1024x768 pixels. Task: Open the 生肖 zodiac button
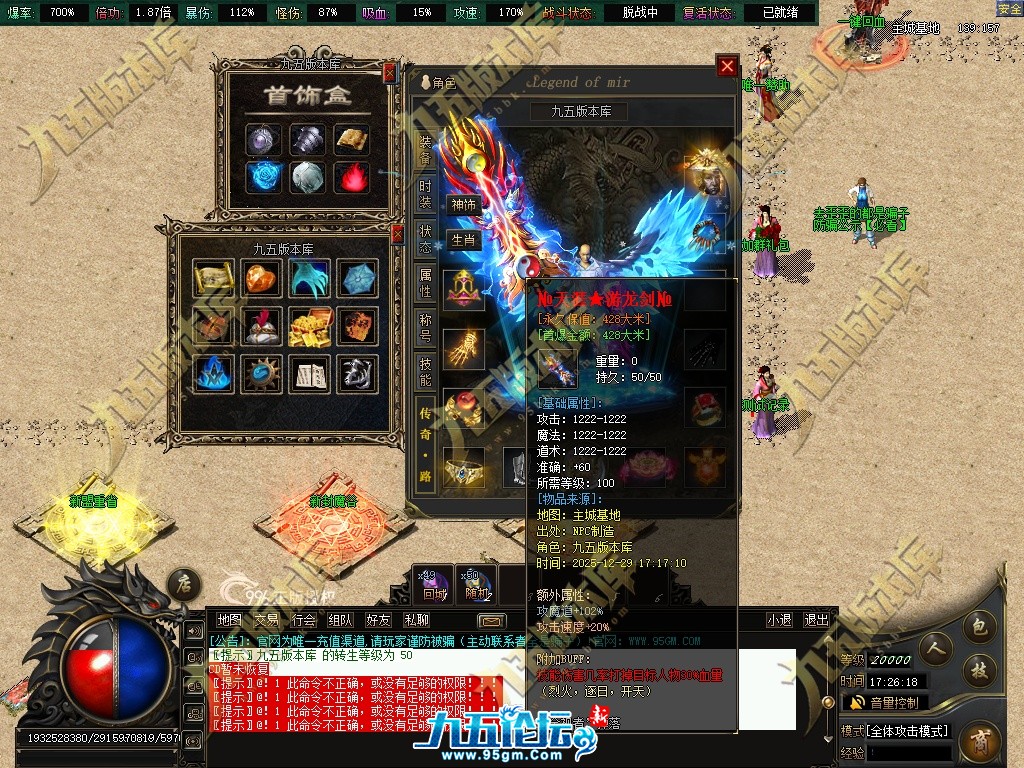pyautogui.click(x=463, y=240)
